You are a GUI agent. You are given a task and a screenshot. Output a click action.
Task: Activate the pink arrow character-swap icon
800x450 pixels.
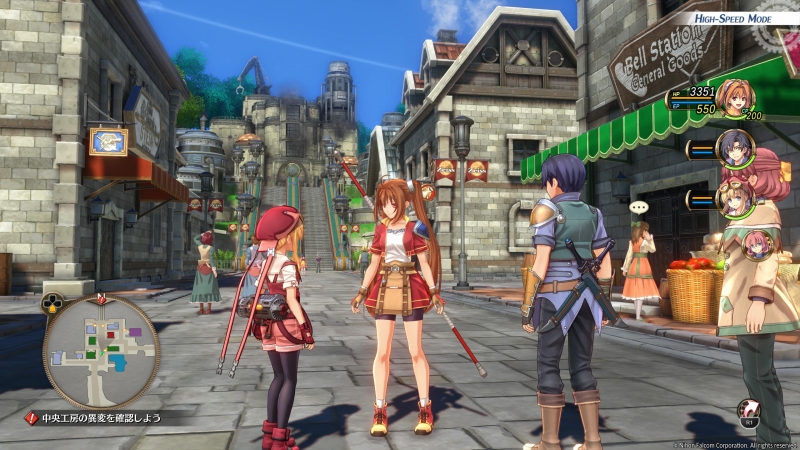(747, 407)
